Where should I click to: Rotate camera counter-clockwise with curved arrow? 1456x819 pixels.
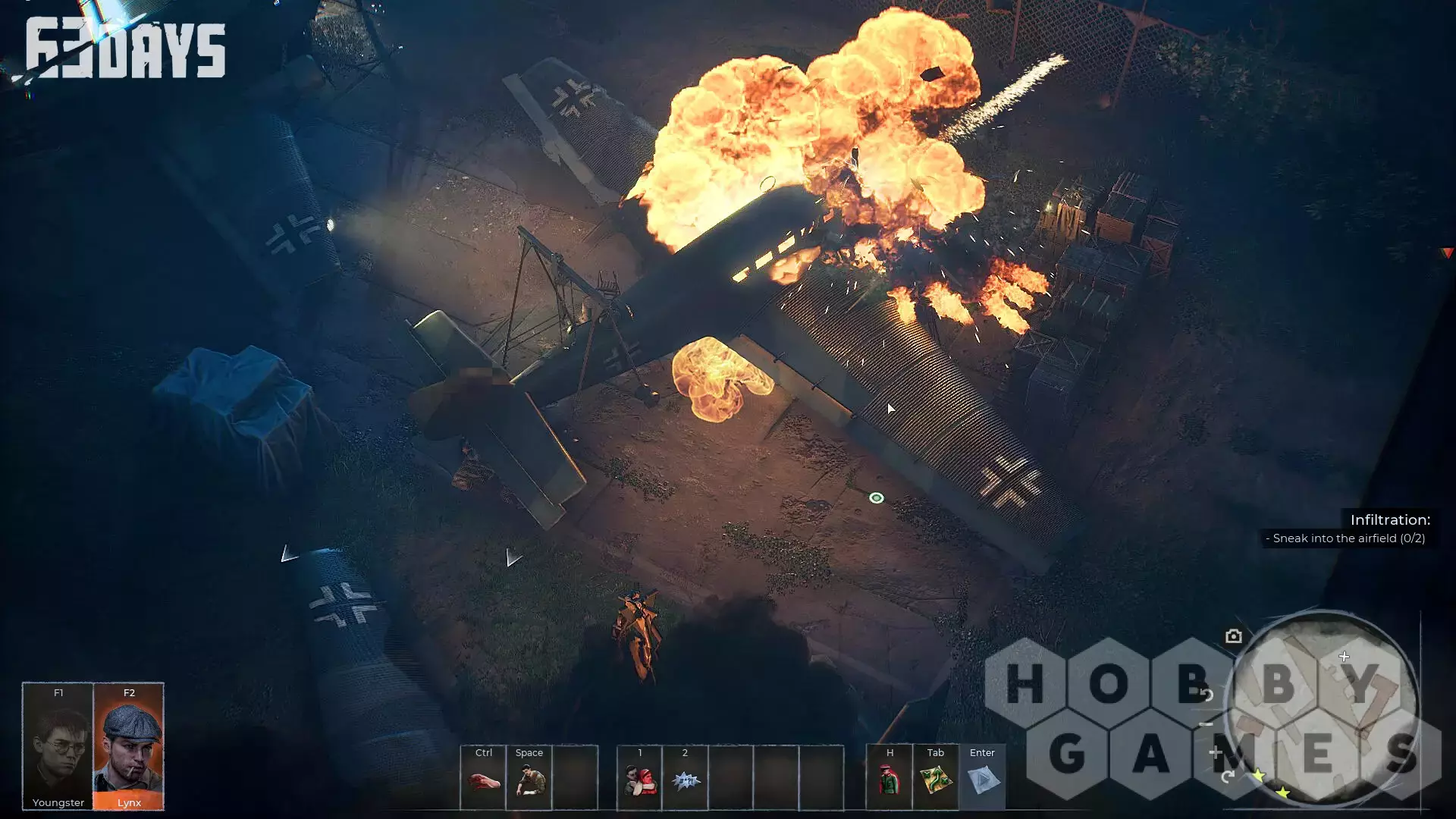tap(1207, 694)
